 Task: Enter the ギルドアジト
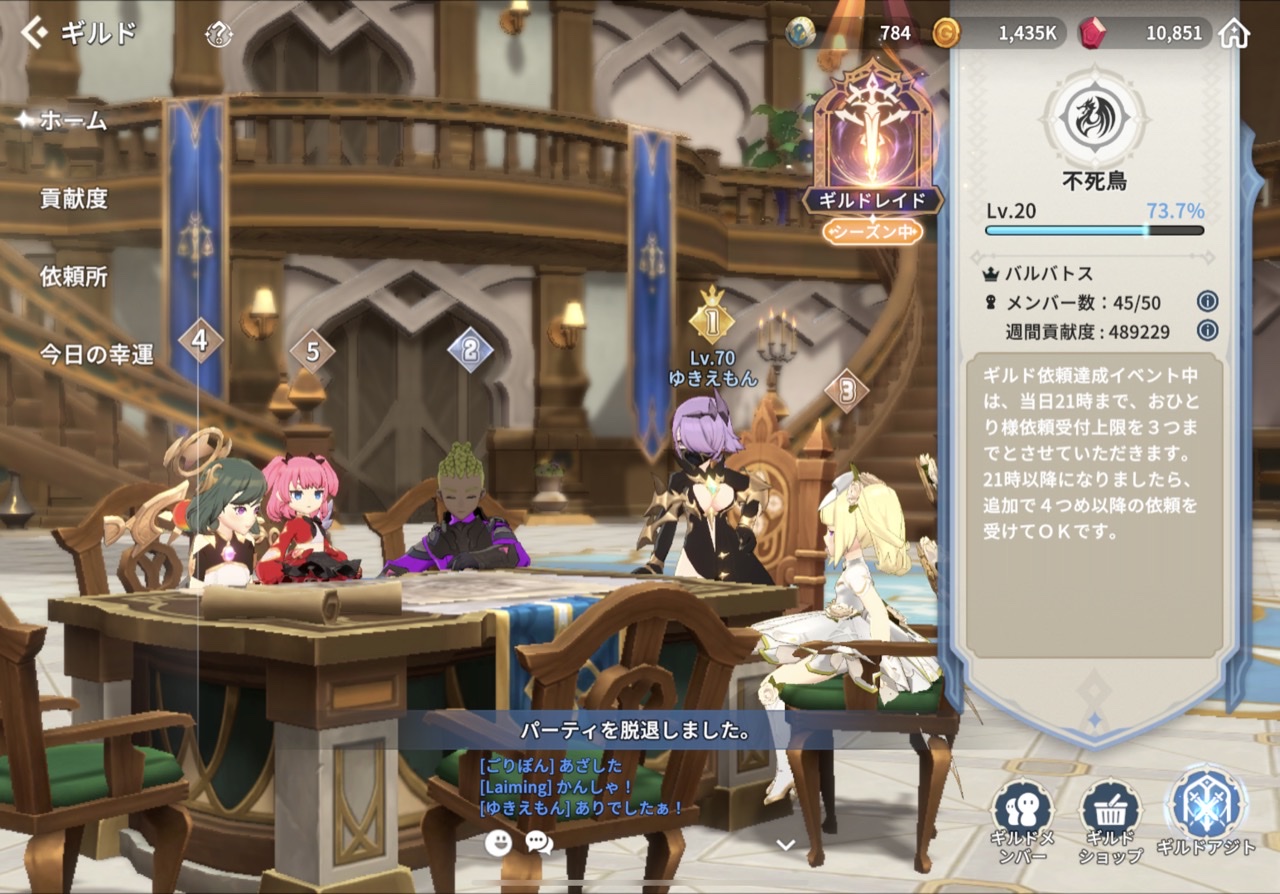pyautogui.click(x=1206, y=812)
